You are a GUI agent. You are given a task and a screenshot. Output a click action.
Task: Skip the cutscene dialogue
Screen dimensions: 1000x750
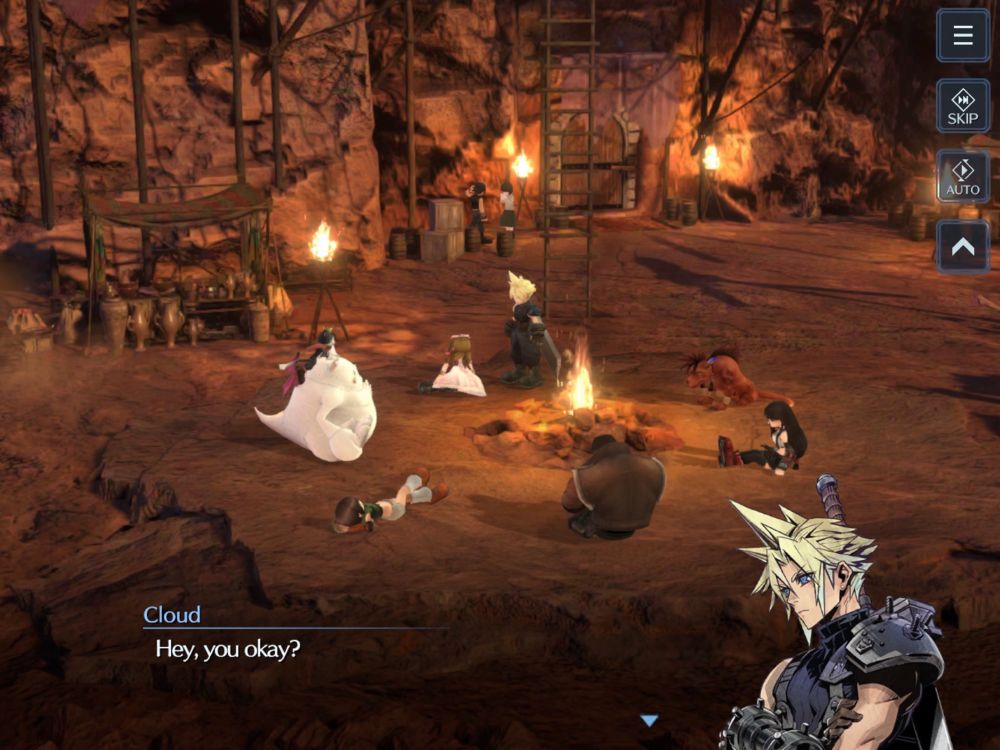click(963, 106)
